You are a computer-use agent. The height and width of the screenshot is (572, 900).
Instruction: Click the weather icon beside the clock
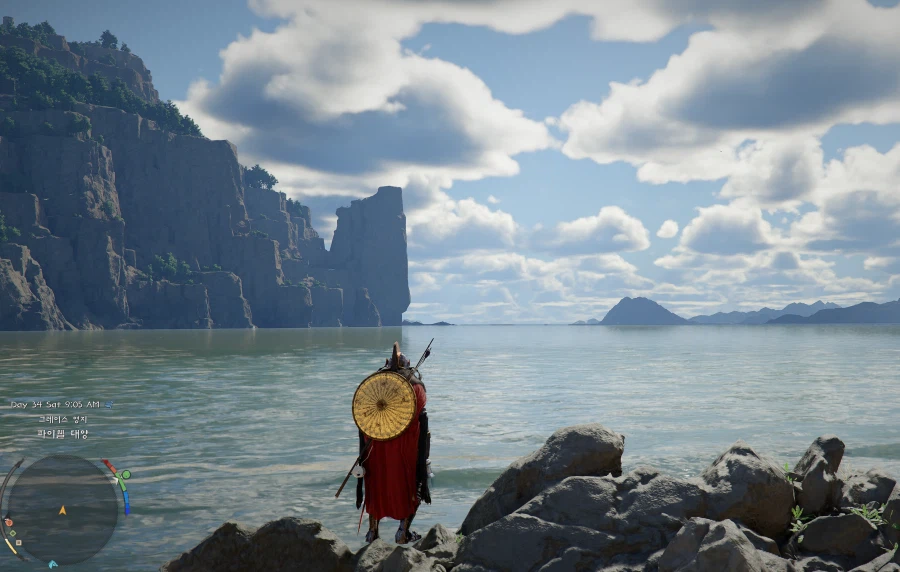pyautogui.click(x=108, y=404)
